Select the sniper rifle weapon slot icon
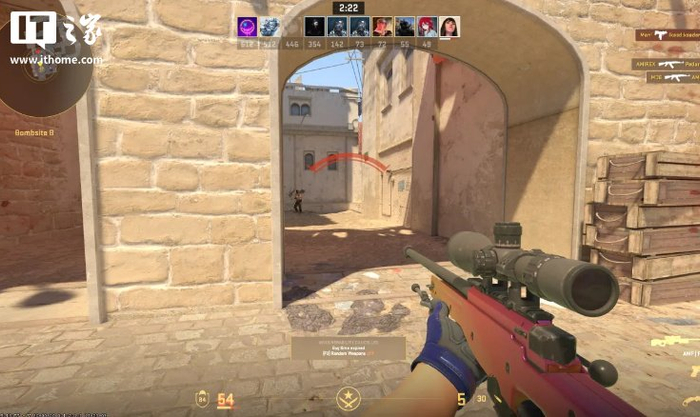This screenshot has height=417, width=700. coord(672,343)
